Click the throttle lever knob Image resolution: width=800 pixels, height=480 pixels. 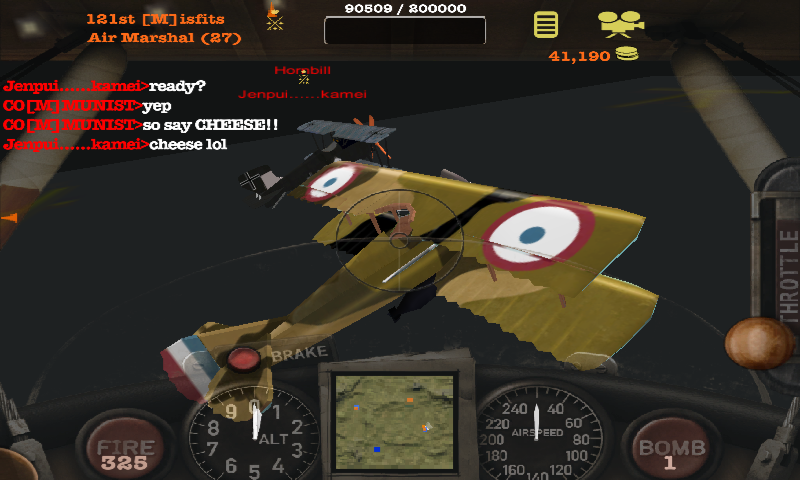(x=758, y=344)
